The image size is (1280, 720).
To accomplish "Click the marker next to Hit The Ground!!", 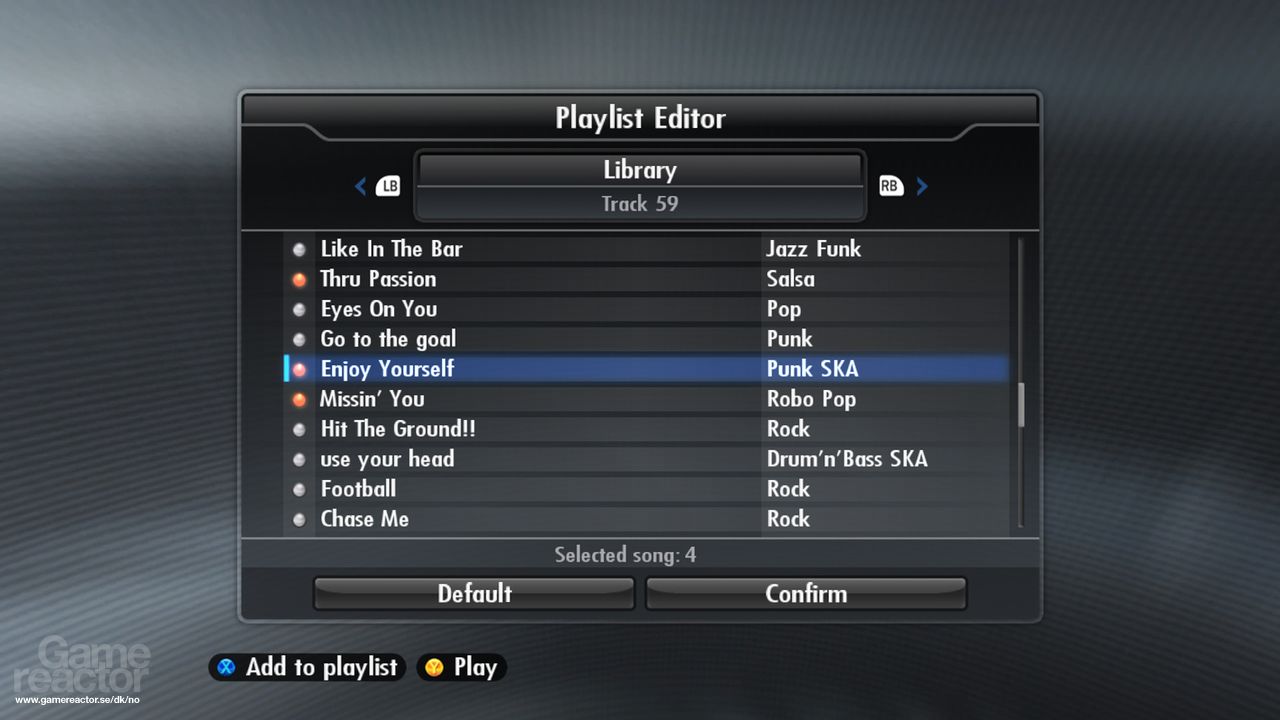I will coord(298,429).
